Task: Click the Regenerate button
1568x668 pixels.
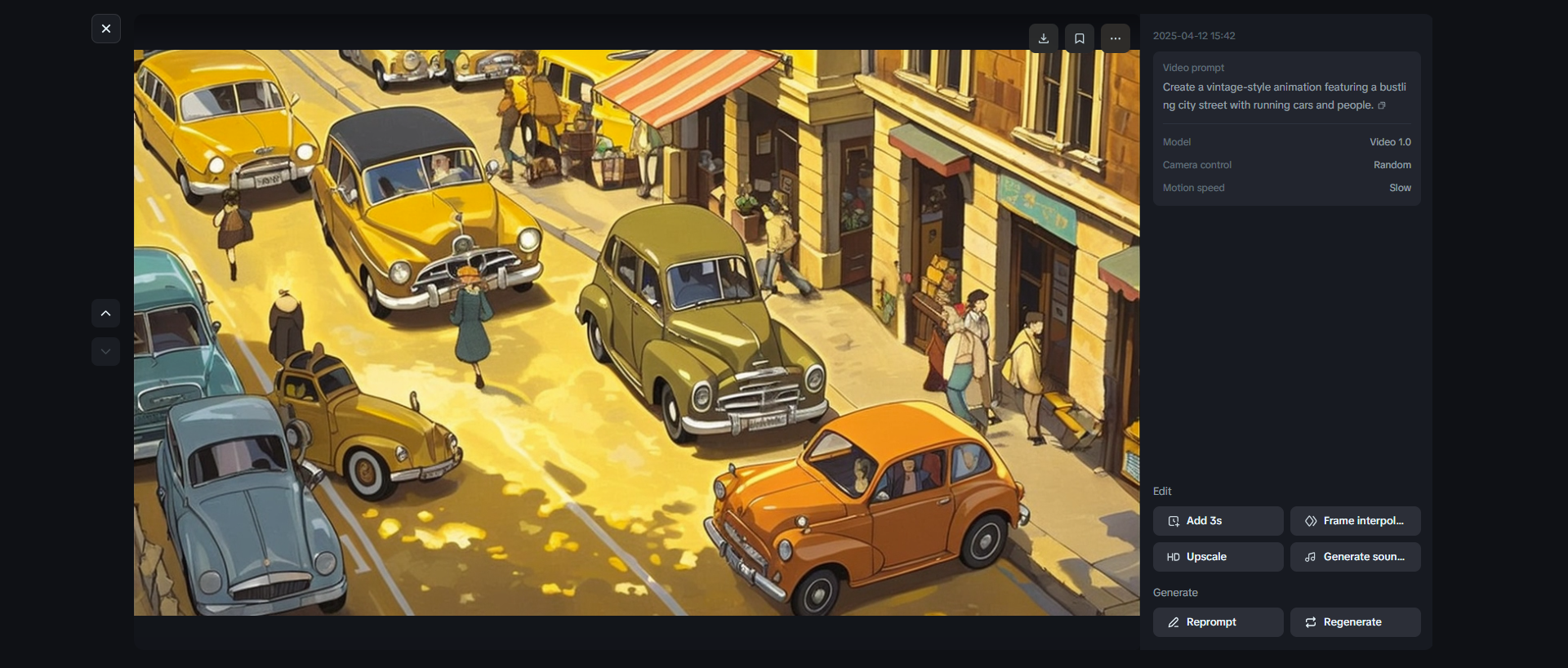Action: coord(1355,621)
